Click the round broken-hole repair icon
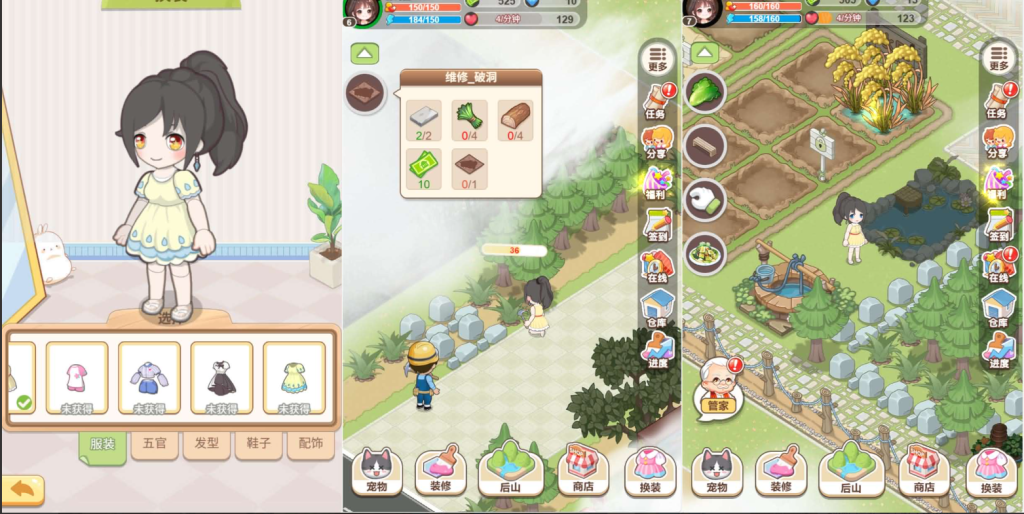Screen dimensions: 1024x514 [x=365, y=93]
